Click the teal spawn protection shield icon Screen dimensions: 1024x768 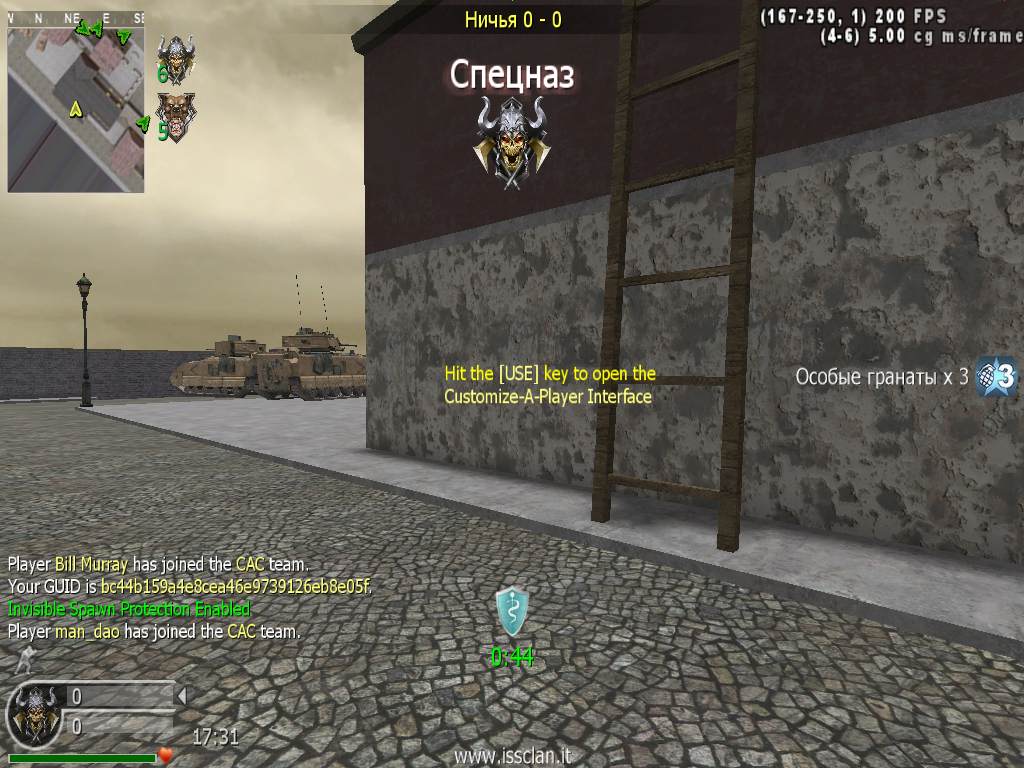click(512, 612)
